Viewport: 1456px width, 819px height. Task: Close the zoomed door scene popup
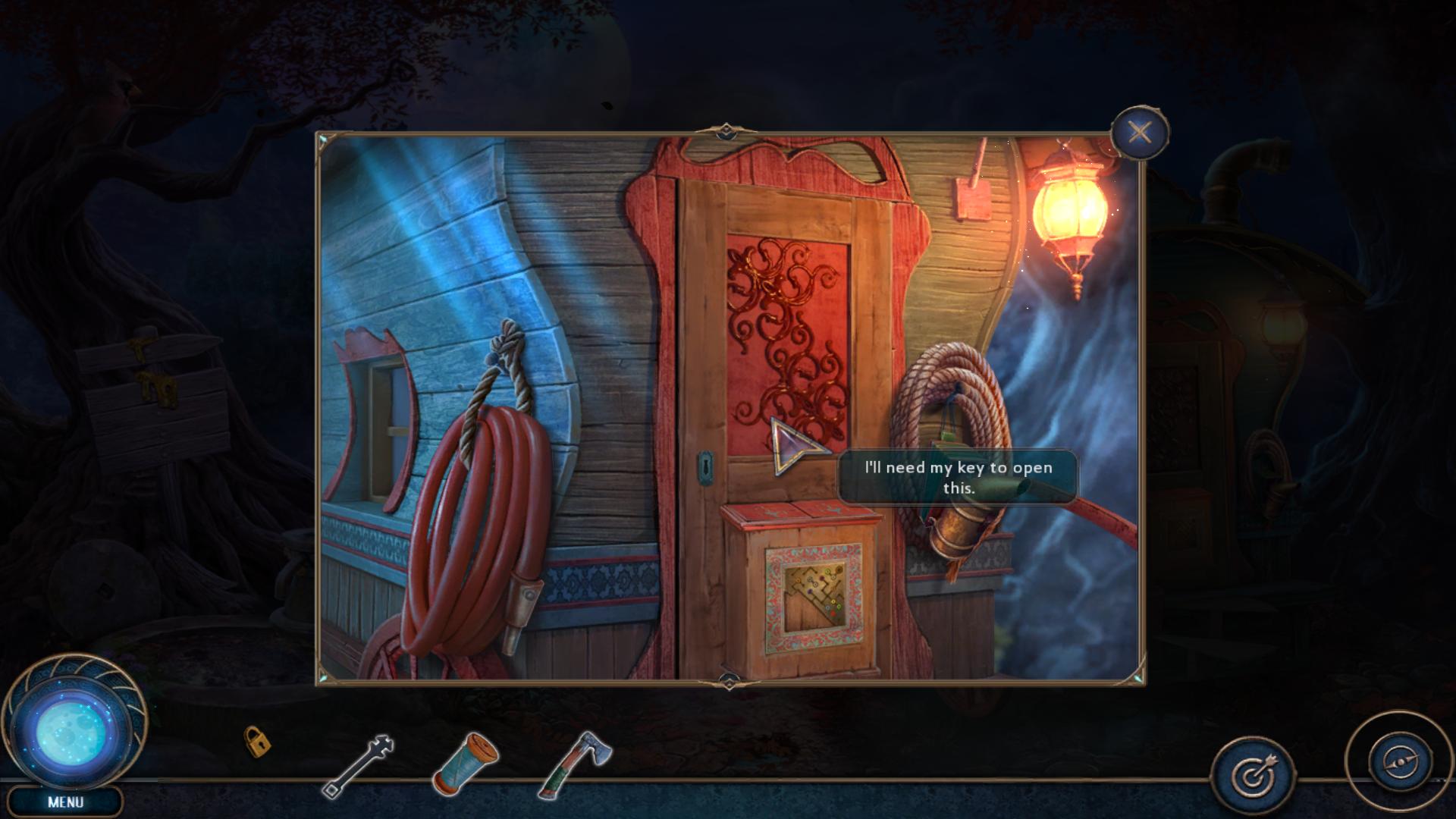[1139, 133]
